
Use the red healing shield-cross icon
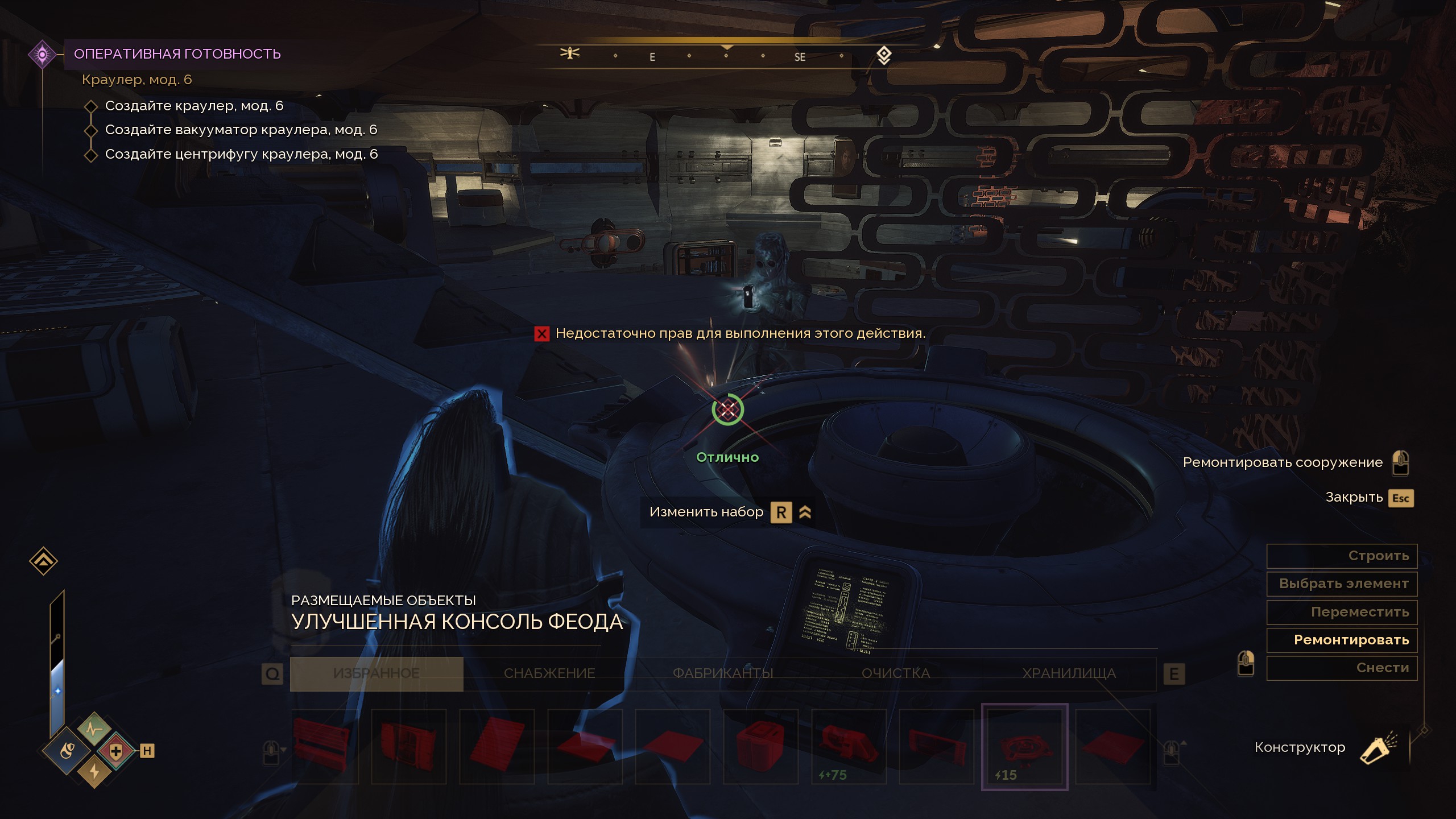[x=116, y=751]
